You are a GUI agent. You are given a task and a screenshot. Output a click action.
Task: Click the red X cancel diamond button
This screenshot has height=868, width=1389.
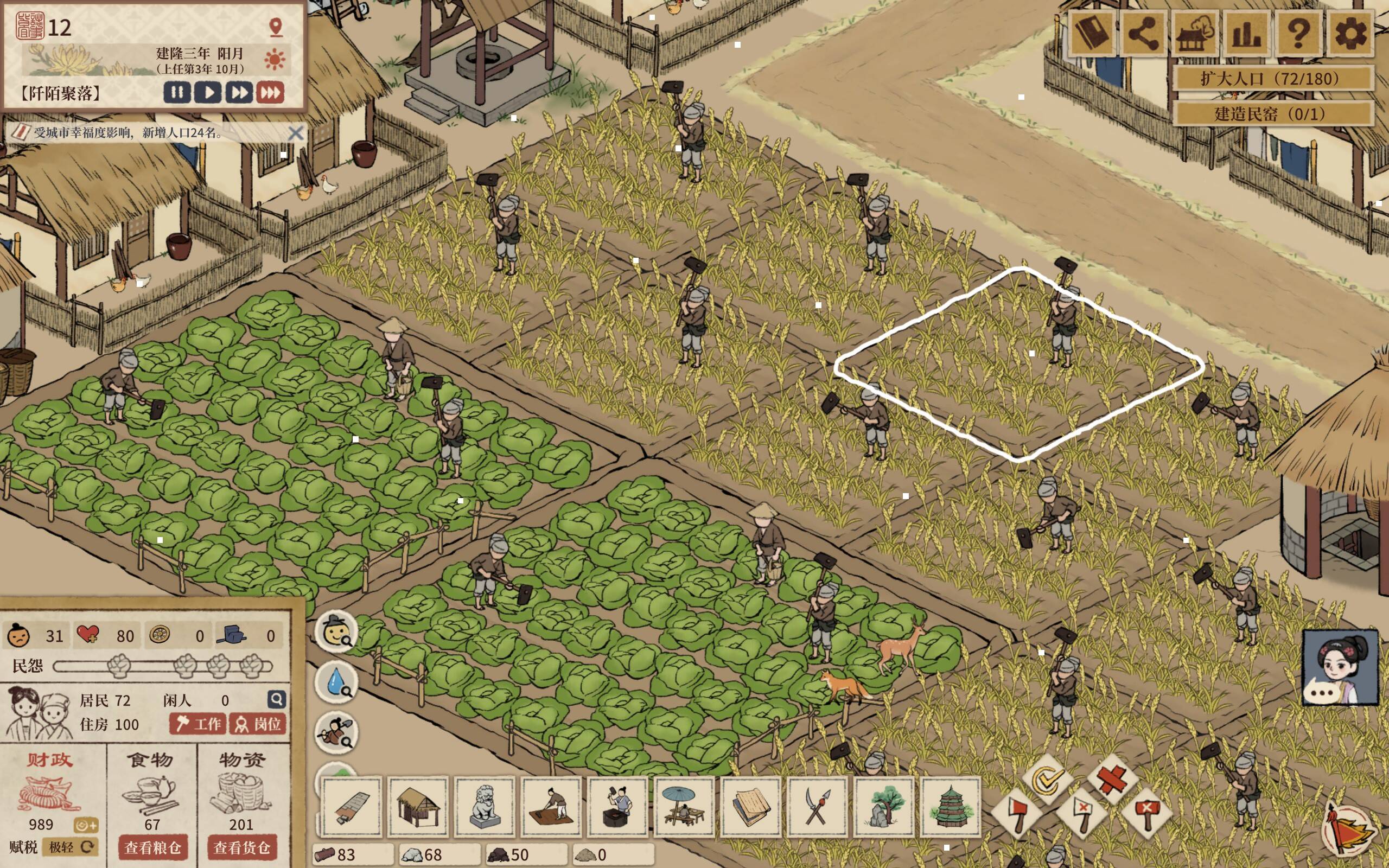pyautogui.click(x=1113, y=779)
